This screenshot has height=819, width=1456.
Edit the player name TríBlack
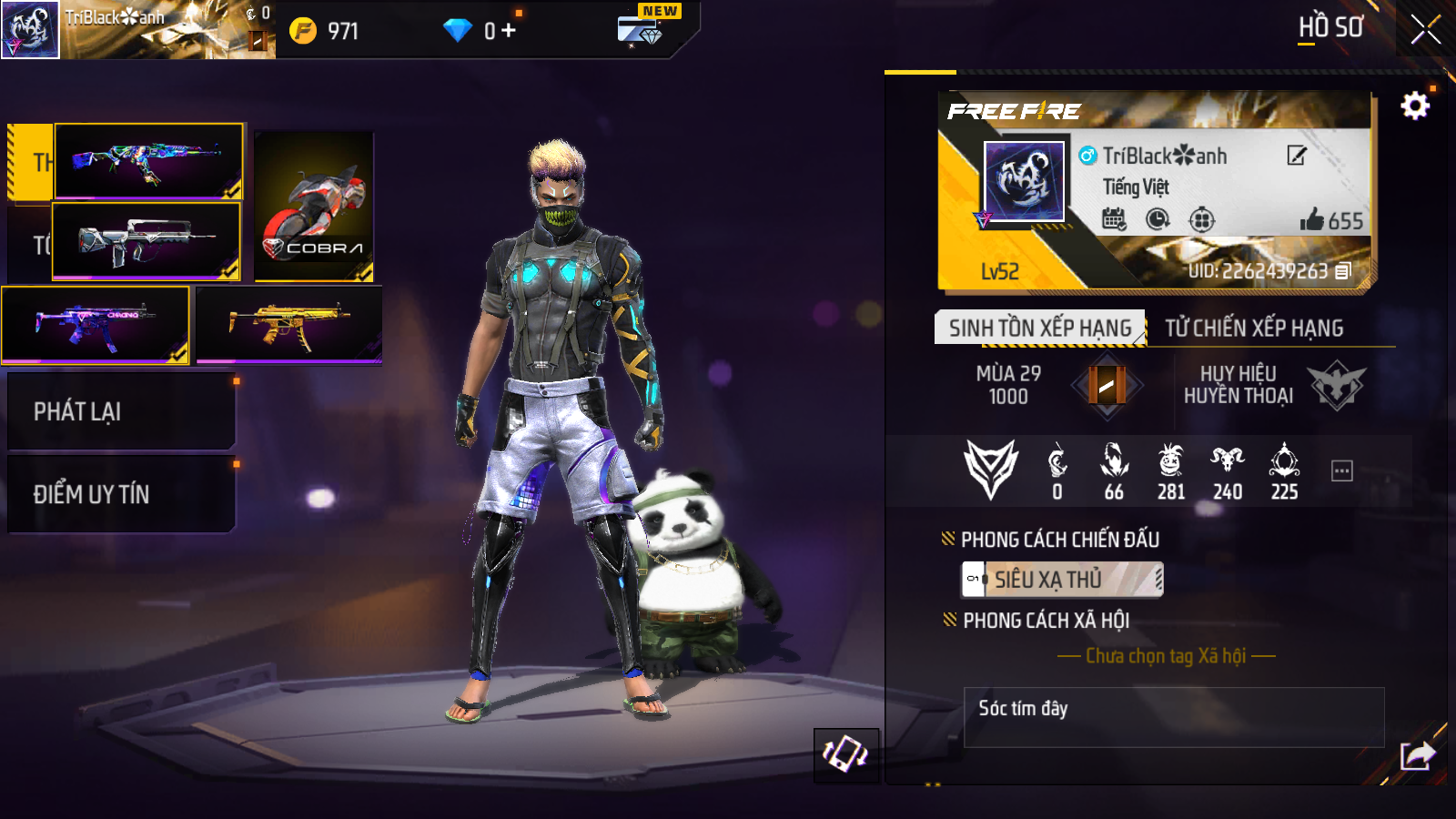[1297, 156]
